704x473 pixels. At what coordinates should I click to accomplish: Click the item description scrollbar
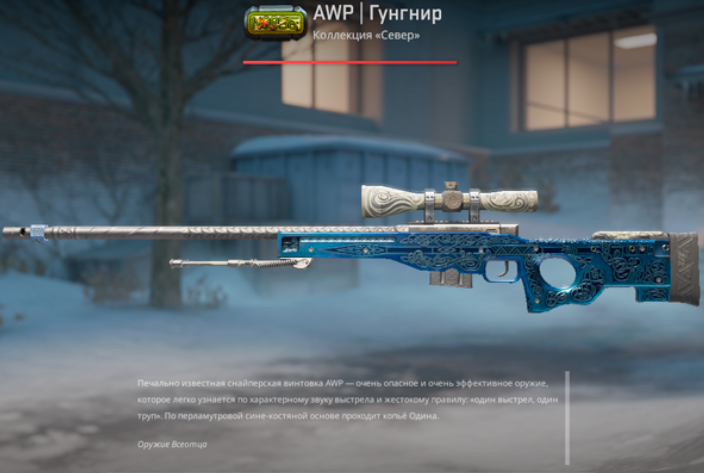click(x=567, y=417)
